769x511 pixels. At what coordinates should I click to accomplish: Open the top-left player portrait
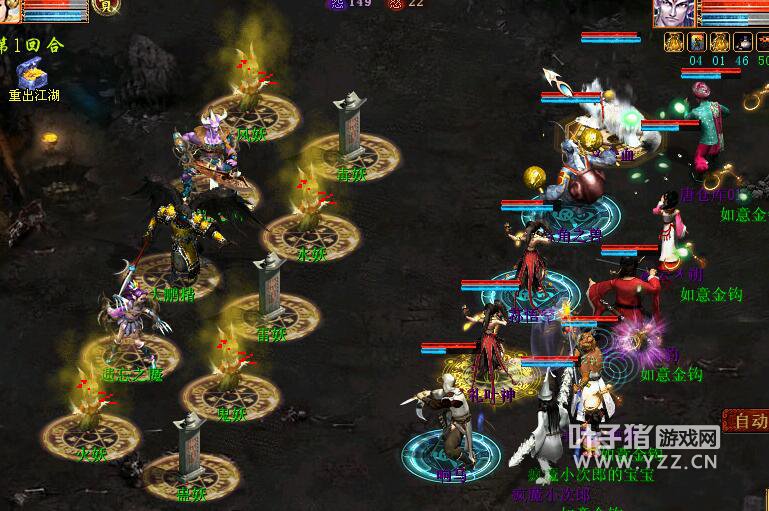pyautogui.click(x=10, y=10)
